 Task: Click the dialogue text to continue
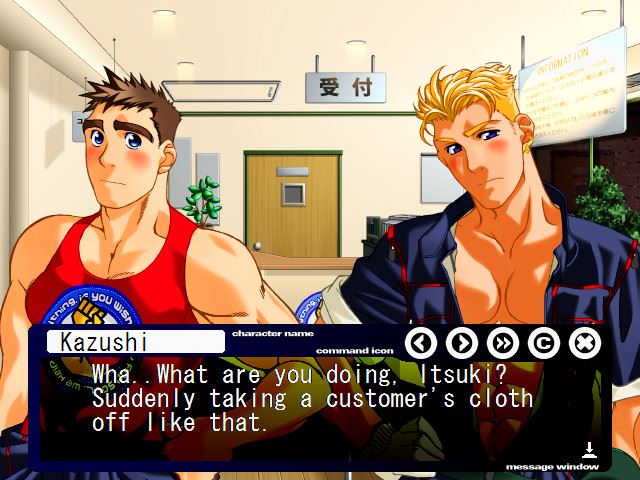click(x=312, y=398)
